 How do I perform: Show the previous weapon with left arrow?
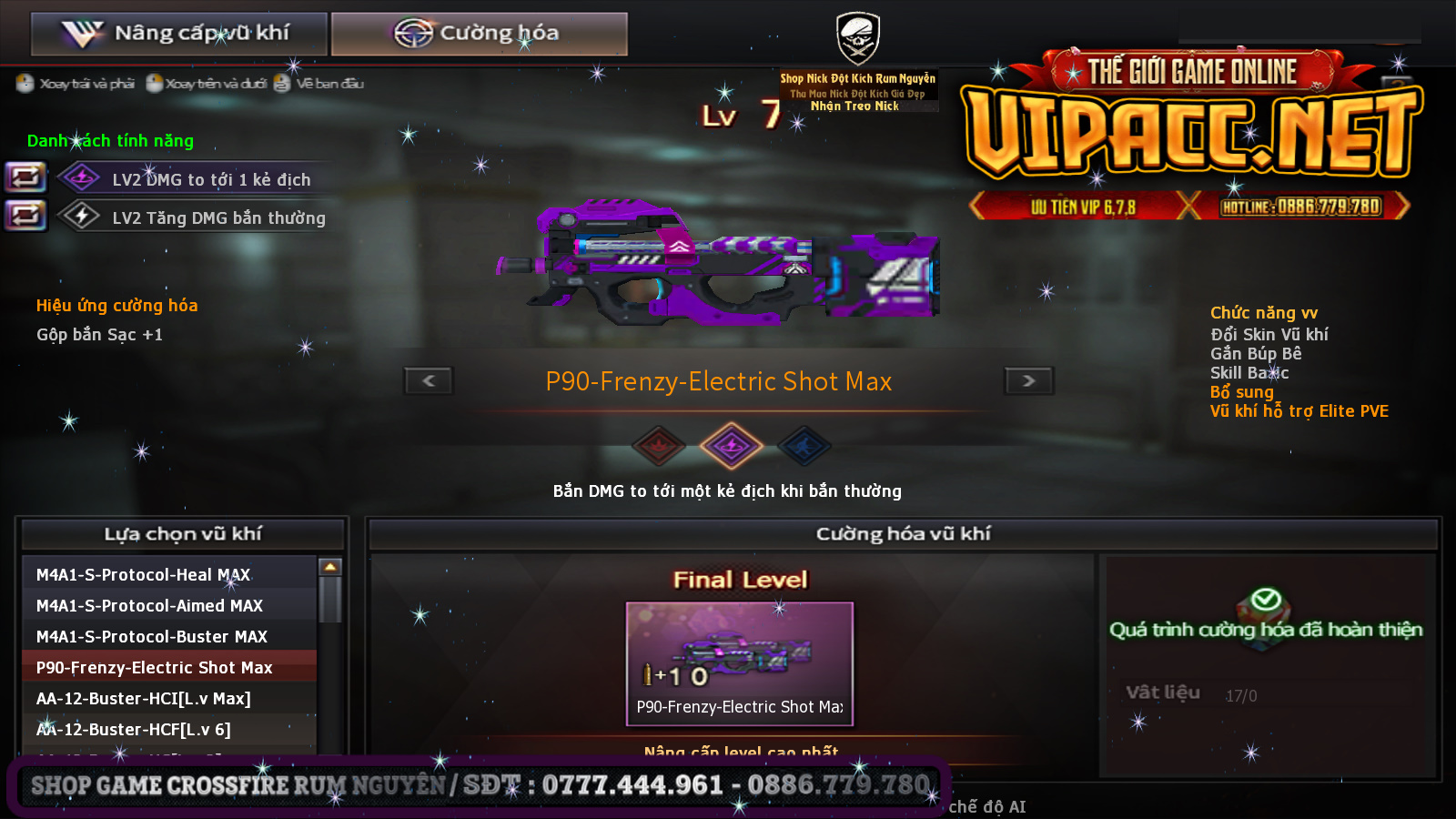pos(429,380)
